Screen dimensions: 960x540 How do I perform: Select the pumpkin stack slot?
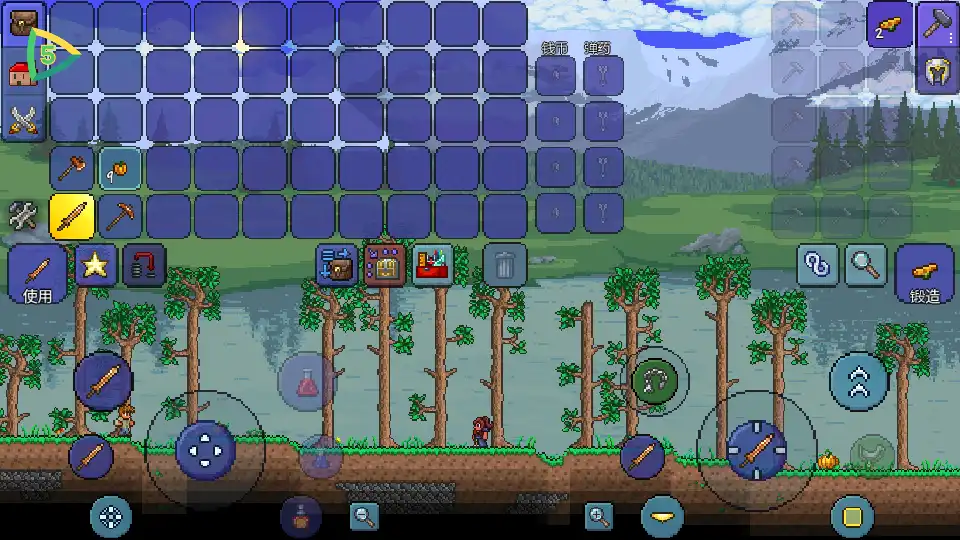tap(120, 168)
